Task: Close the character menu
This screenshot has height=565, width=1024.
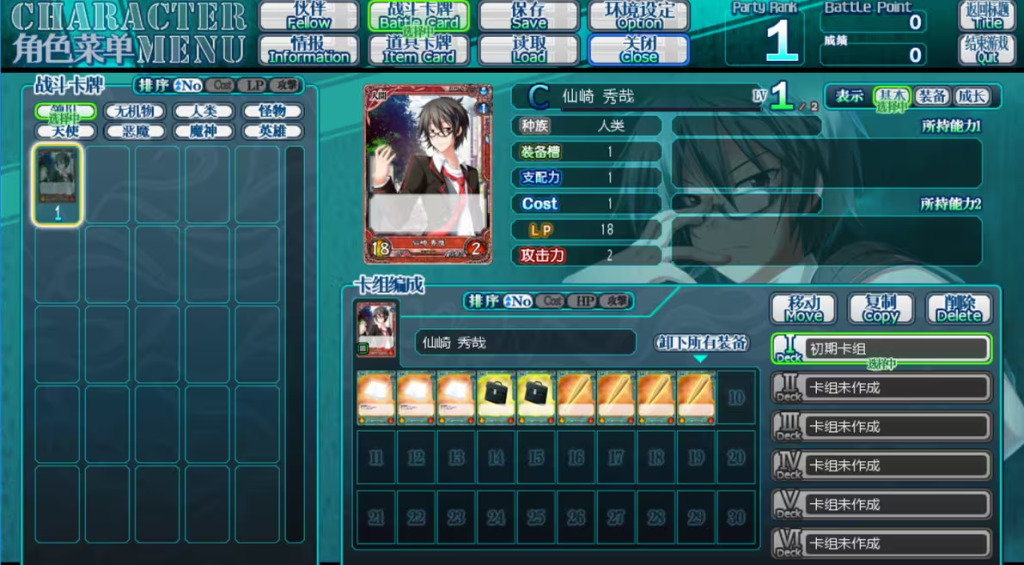Action: [x=638, y=50]
